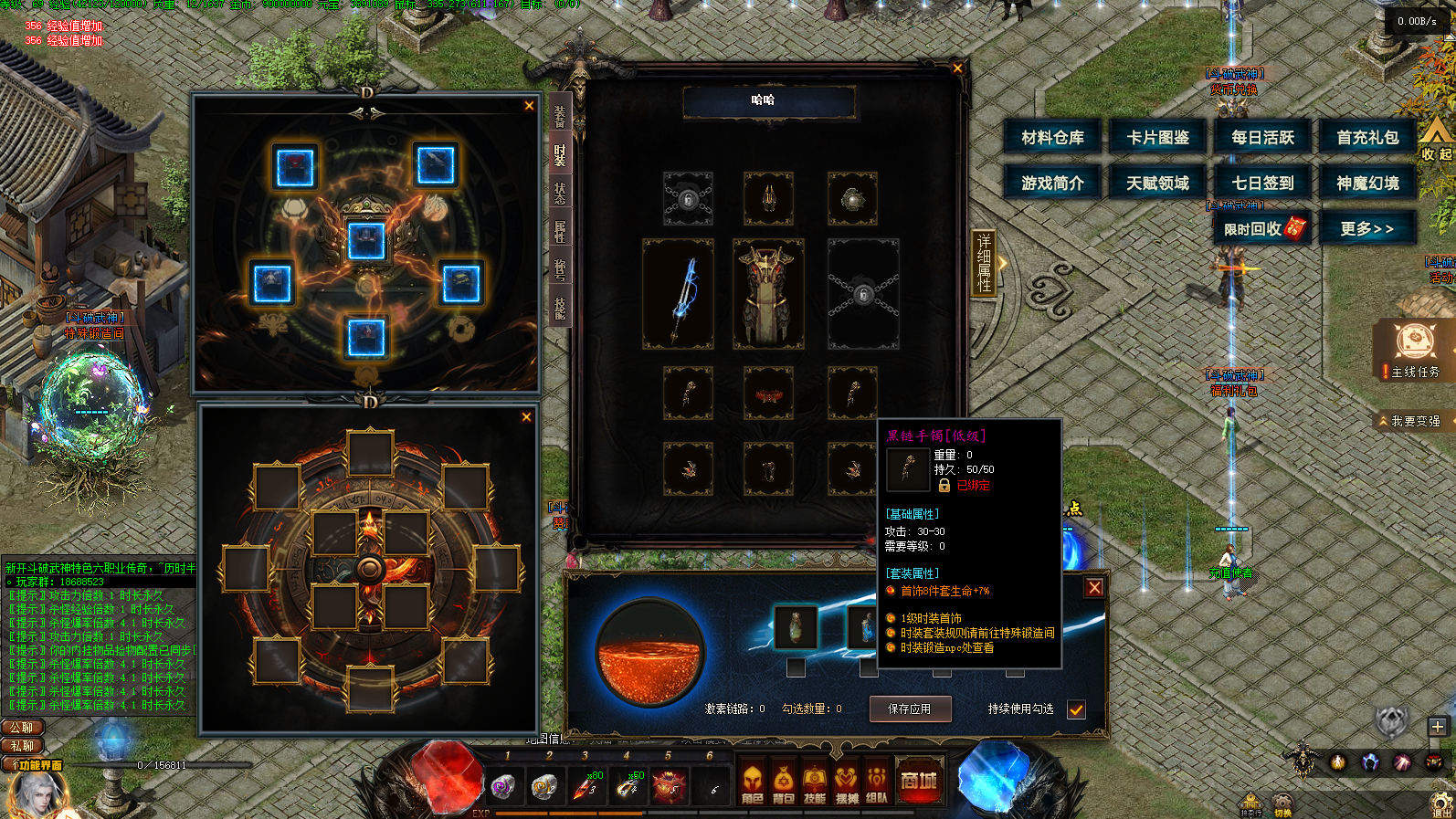Open the 卡片图鉴 card codex
This screenshot has height=819, width=1456.
pyautogui.click(x=1157, y=137)
